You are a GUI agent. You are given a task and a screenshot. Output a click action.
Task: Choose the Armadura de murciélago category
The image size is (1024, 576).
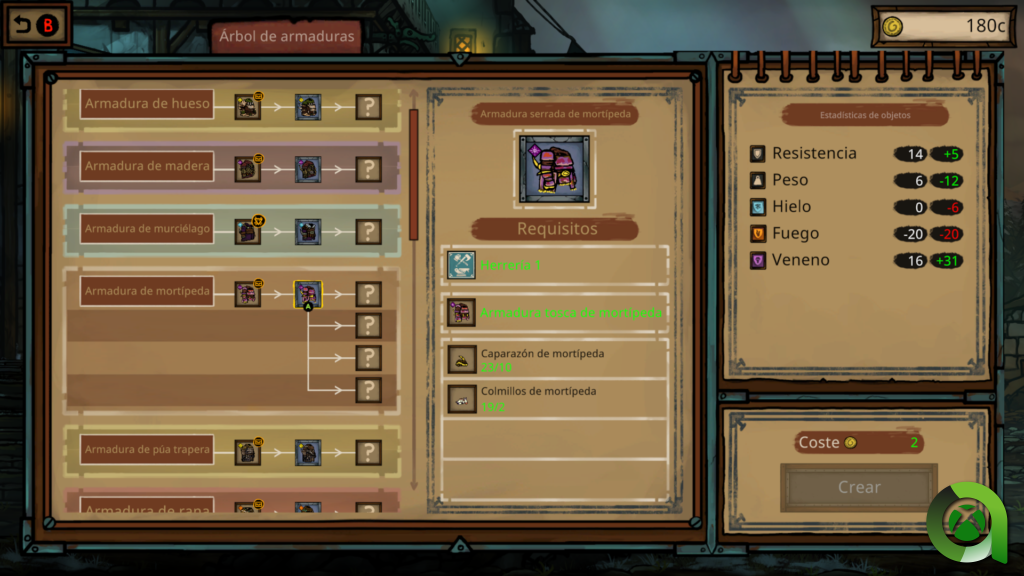(147, 229)
